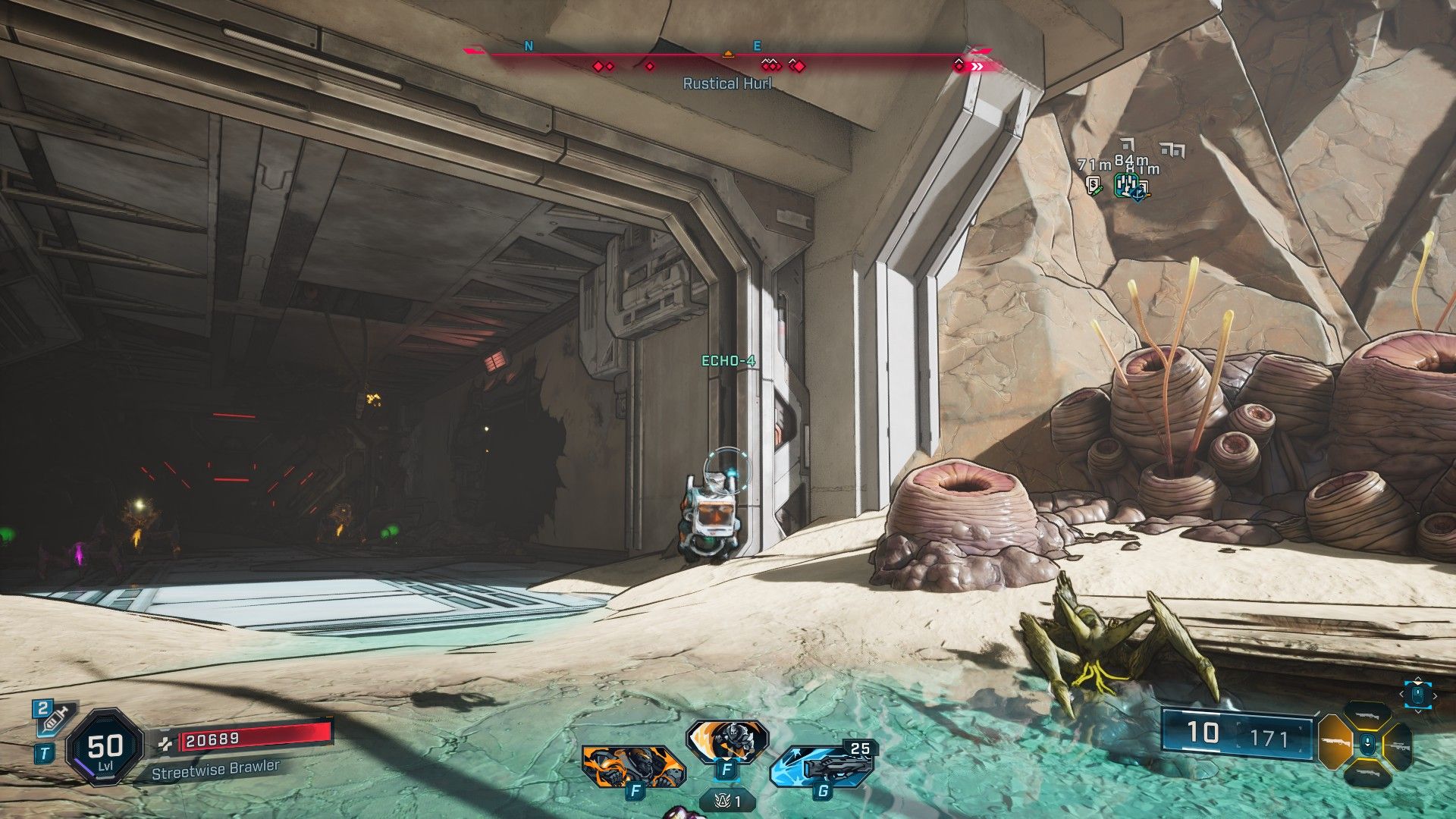Select the orange highlighted shotgun weapon slot
This screenshot has height=819, width=1456.
pyautogui.click(x=1335, y=744)
